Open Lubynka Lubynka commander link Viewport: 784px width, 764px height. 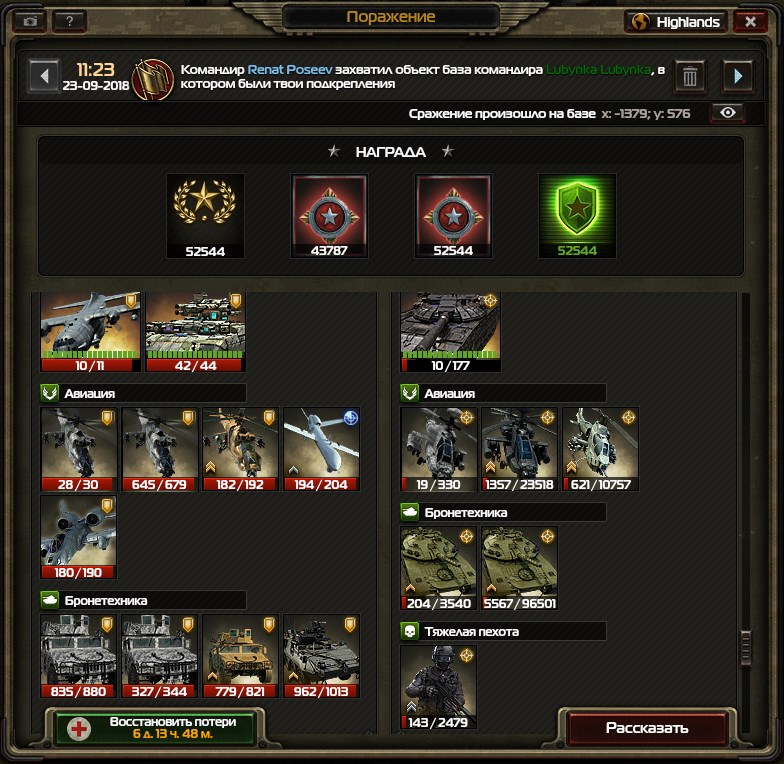tap(598, 69)
